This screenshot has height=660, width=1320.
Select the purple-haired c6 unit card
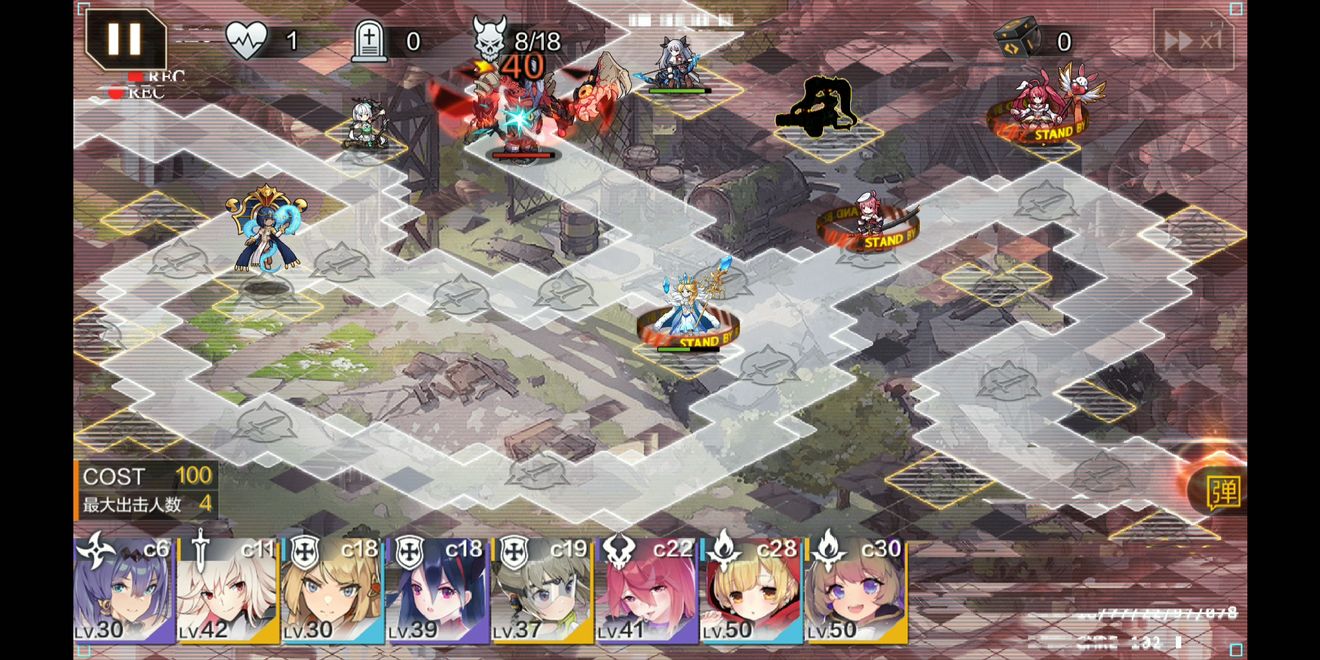[124, 592]
